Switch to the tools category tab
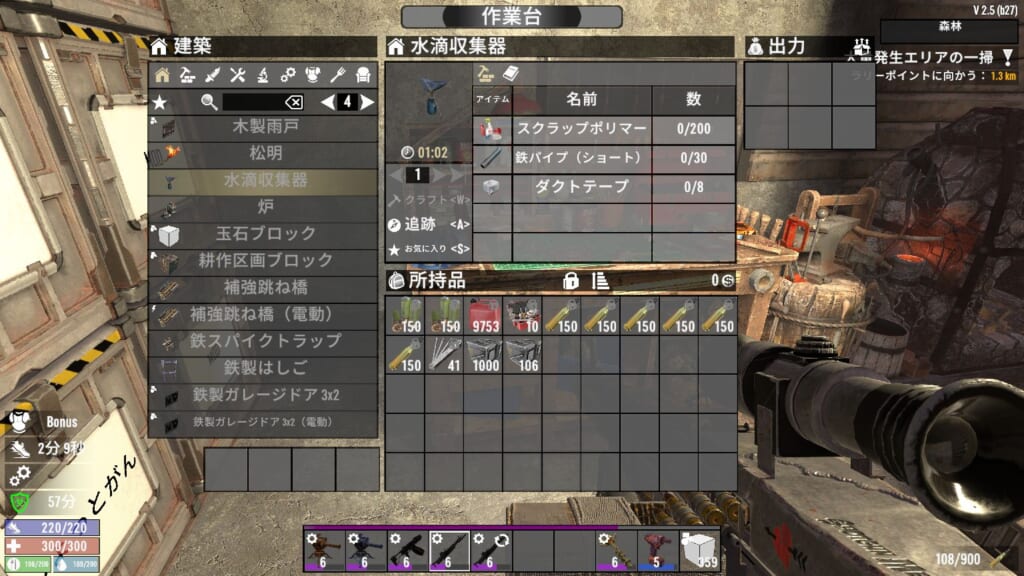Screen dimensions: 1024x576 click(238, 74)
